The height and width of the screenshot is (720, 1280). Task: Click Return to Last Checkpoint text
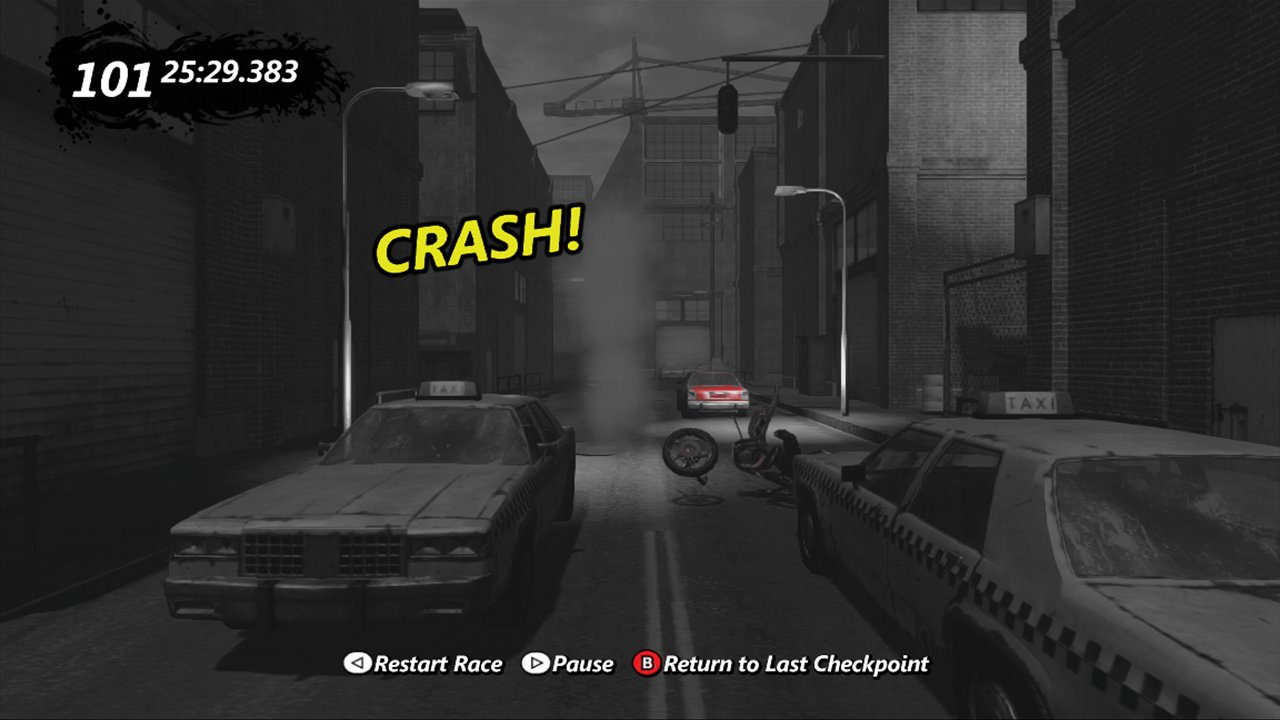click(797, 663)
